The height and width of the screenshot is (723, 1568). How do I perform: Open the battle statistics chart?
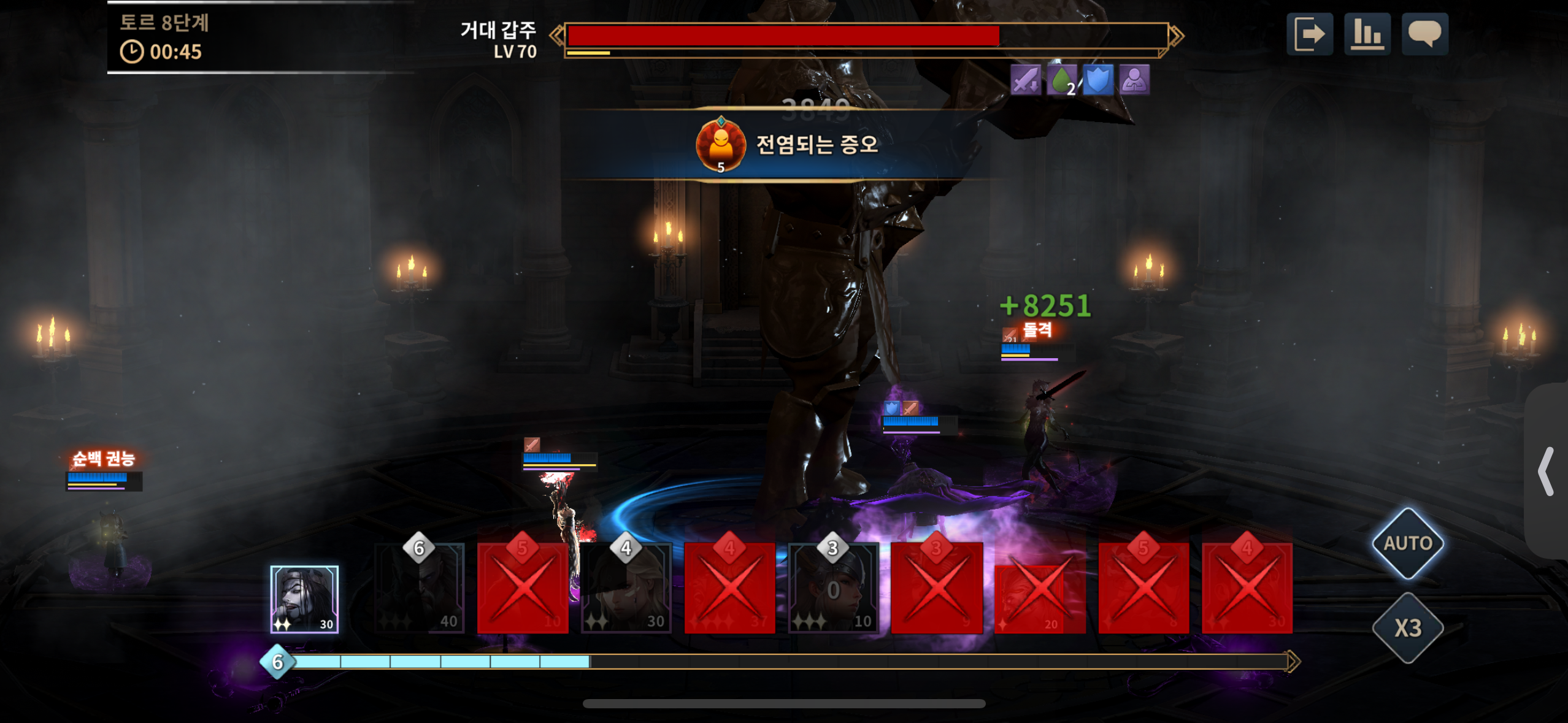1367,34
